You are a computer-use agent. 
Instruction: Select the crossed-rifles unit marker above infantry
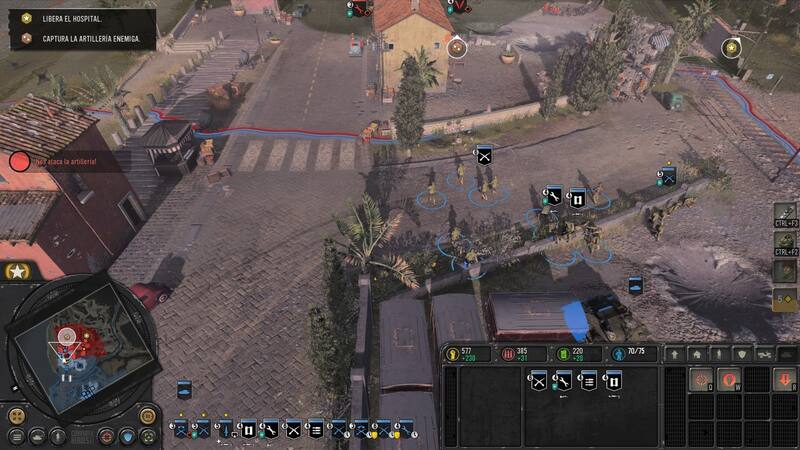[x=484, y=155]
